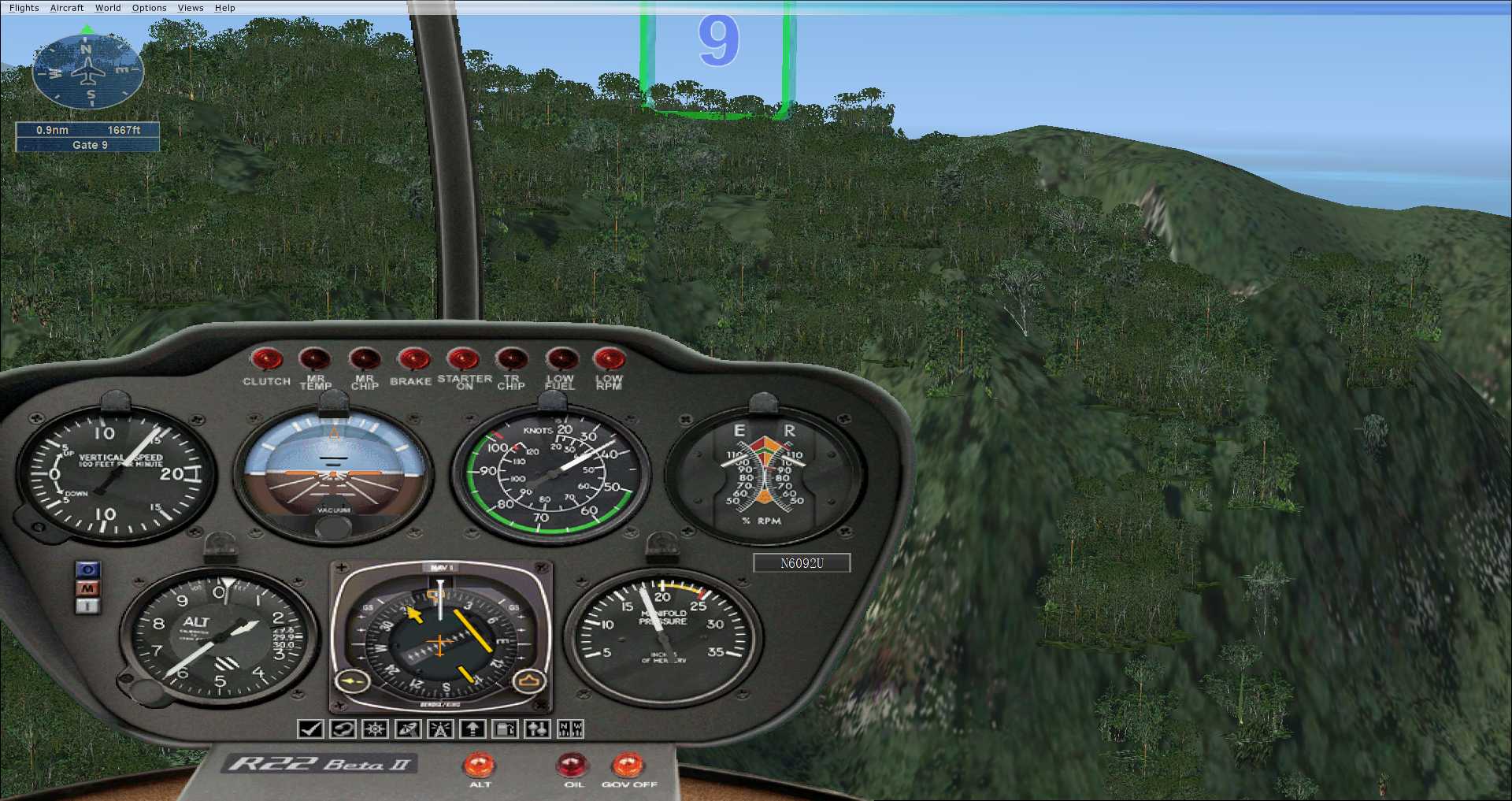
Task: Open the satellite dish GPS panel icon
Action: coord(408,729)
